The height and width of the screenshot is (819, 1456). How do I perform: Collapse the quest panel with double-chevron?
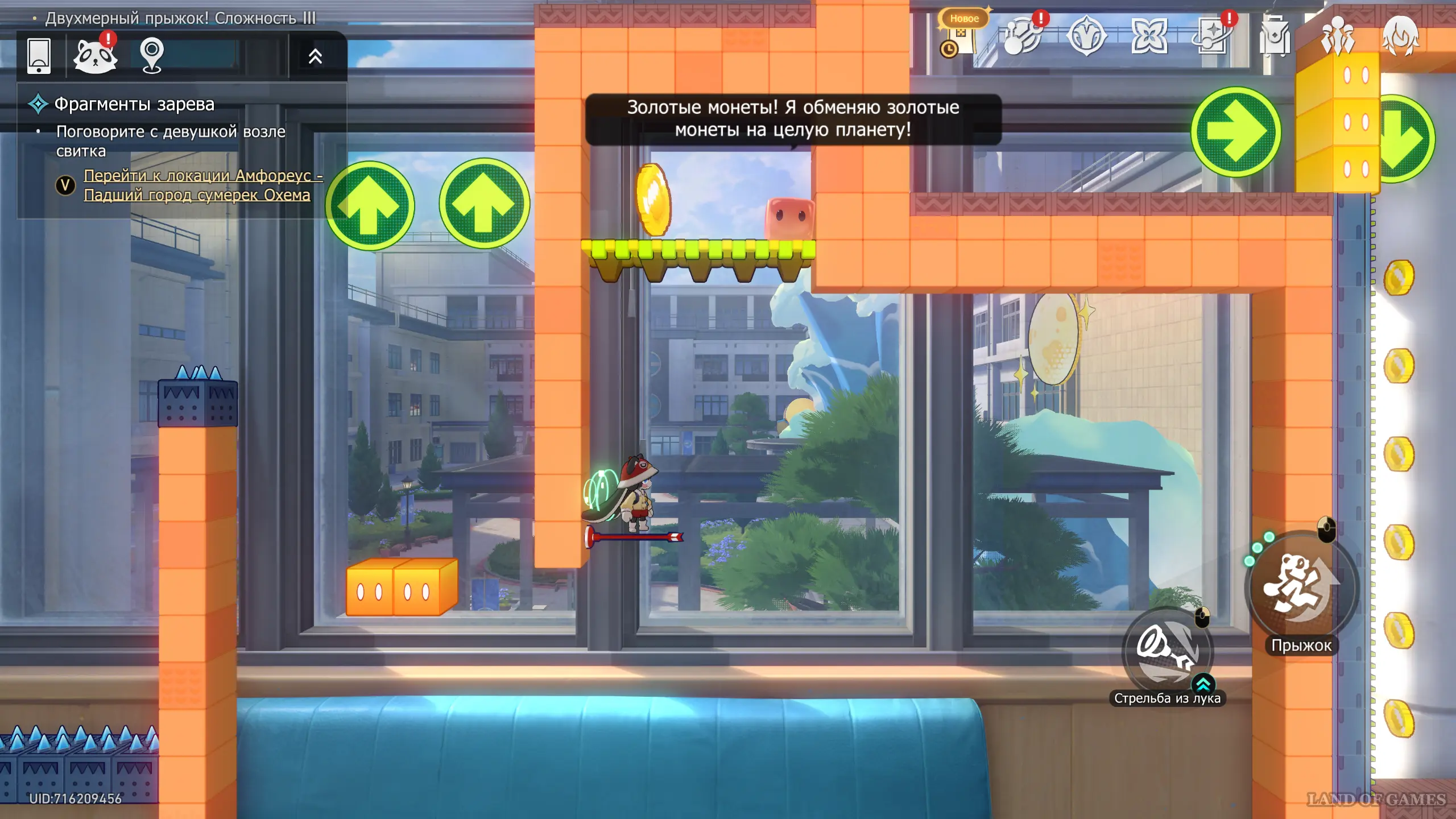coord(315,56)
